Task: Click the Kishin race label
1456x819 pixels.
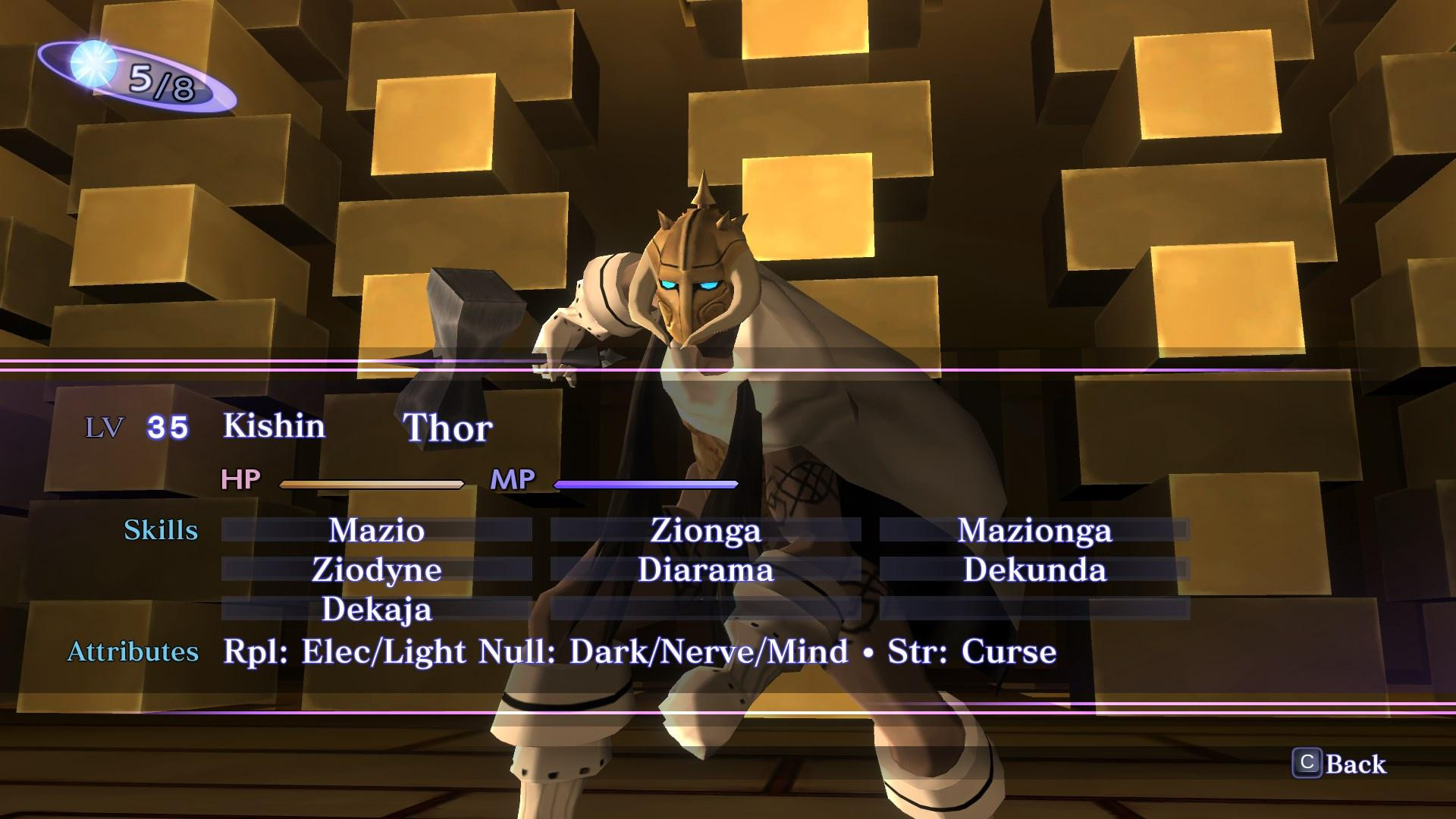Action: pos(272,426)
